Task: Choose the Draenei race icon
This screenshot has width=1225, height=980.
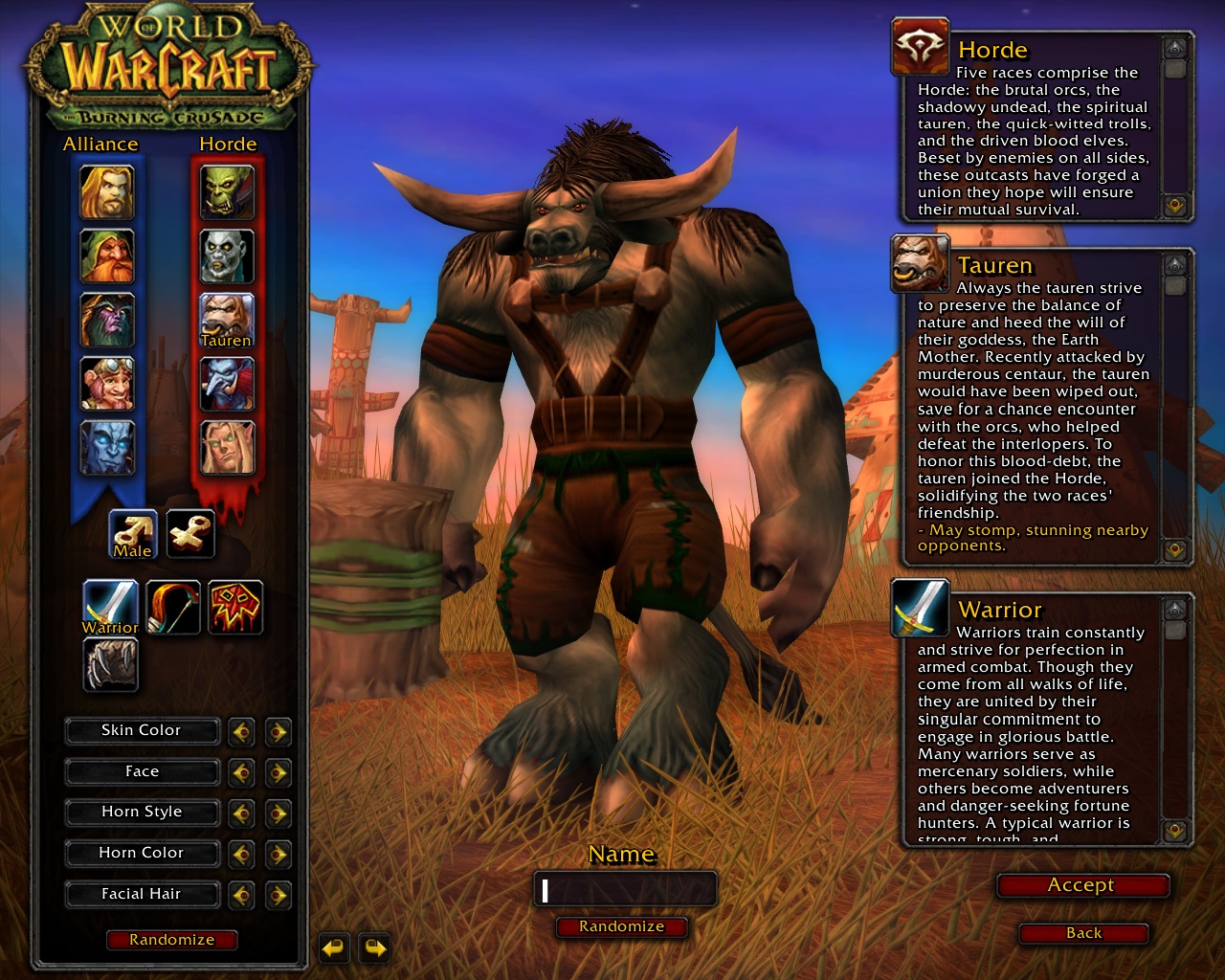Action: (107, 448)
